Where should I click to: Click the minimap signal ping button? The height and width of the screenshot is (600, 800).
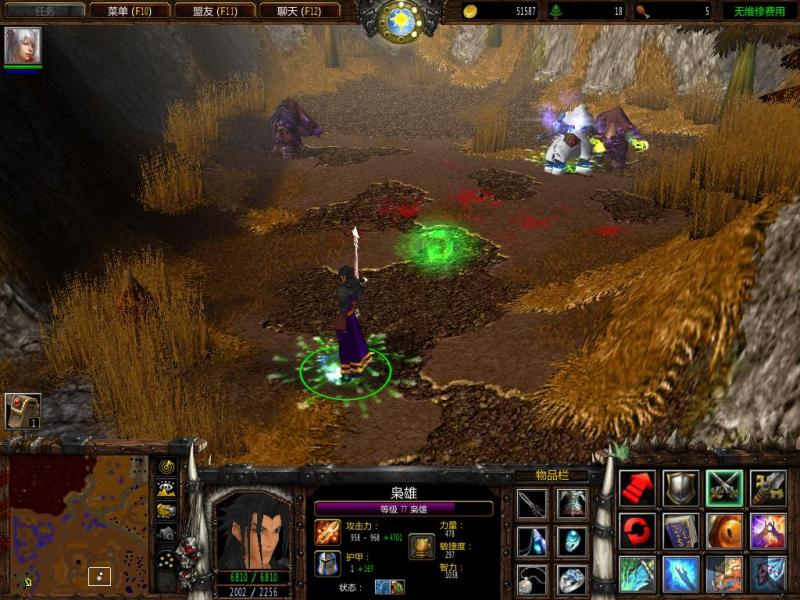[167, 468]
